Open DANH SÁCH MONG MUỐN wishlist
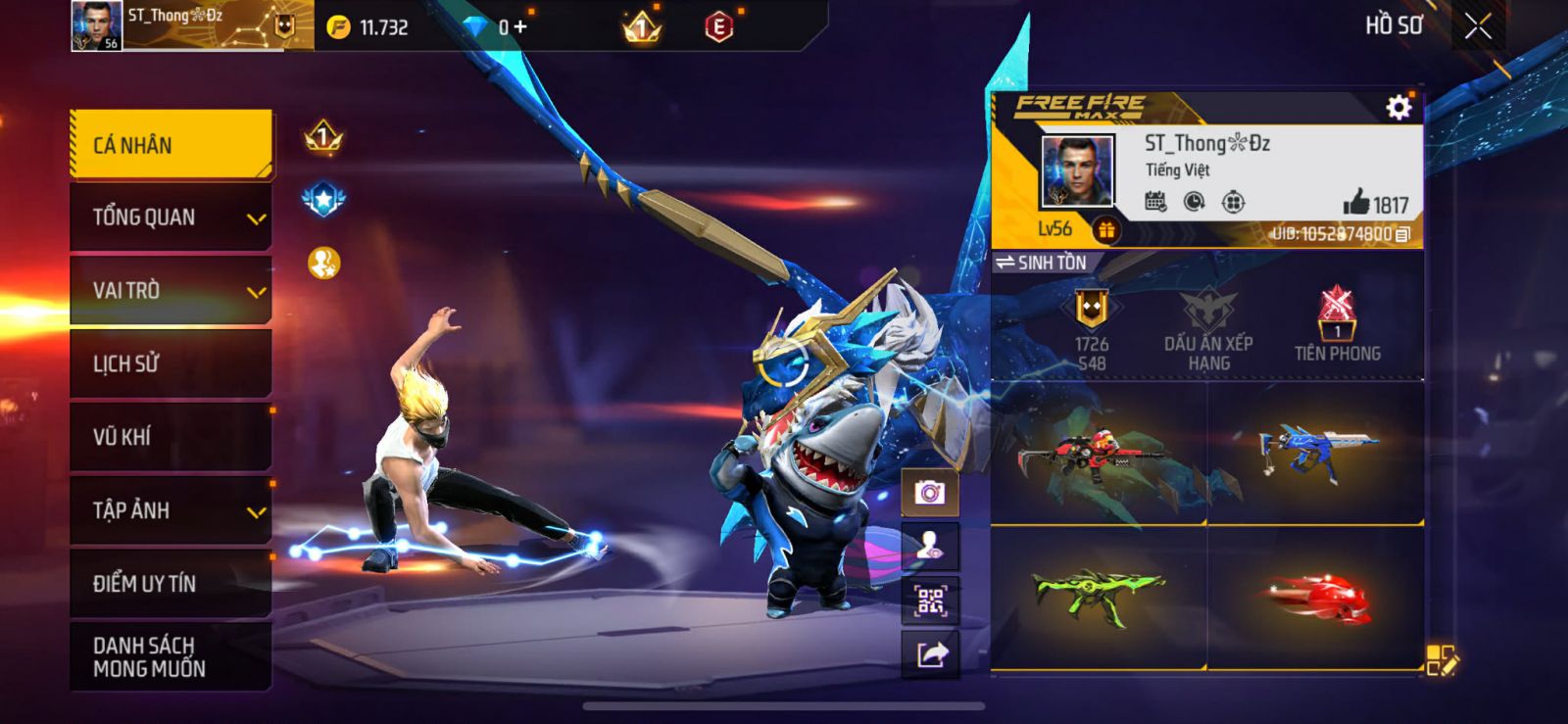The width and height of the screenshot is (1568, 724). click(171, 657)
